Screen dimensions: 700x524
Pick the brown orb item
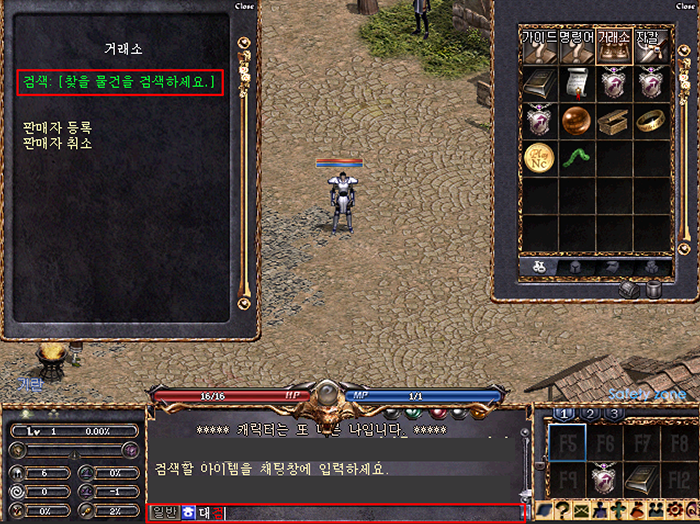tap(576, 121)
